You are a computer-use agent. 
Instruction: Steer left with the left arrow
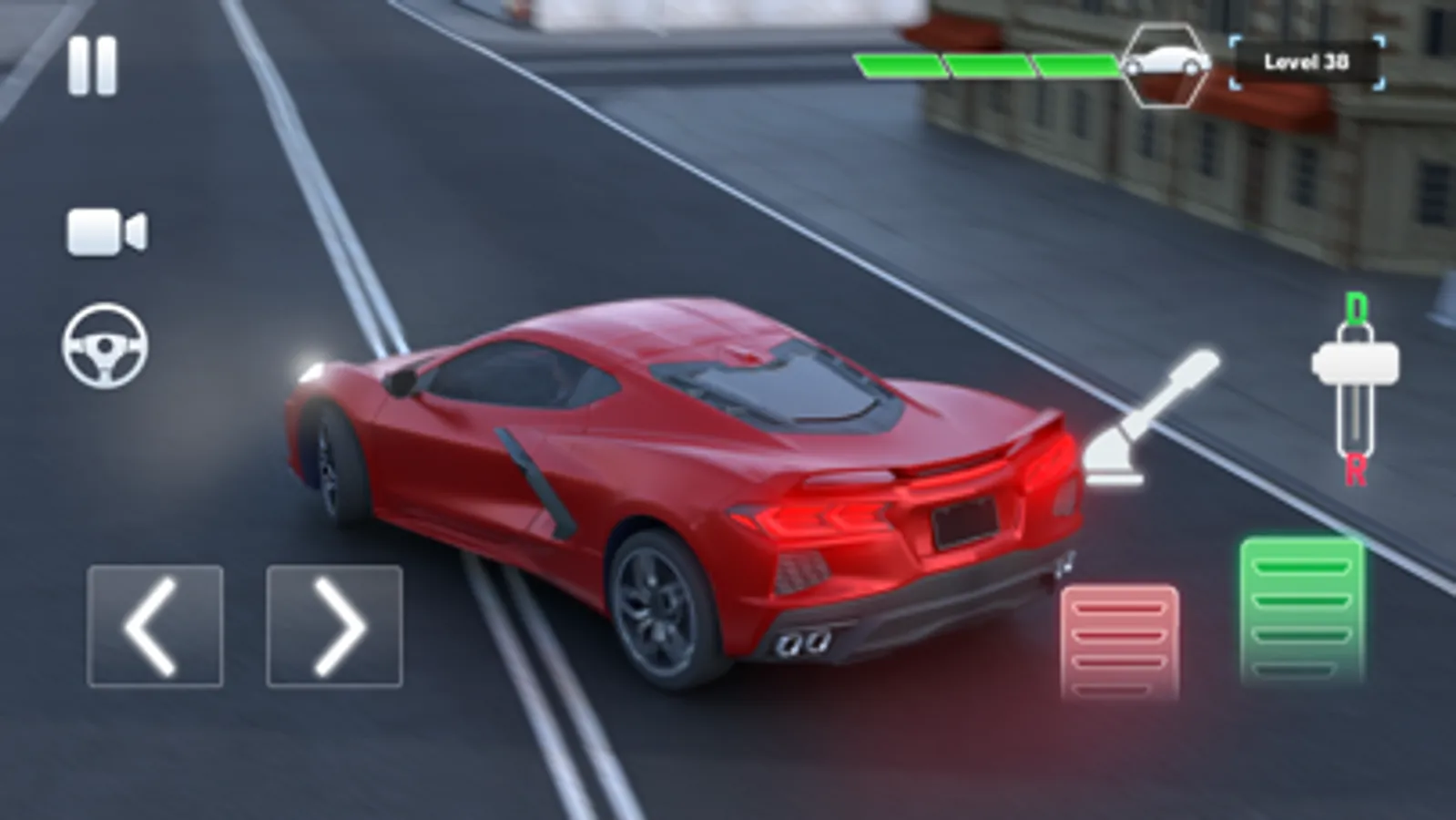(x=156, y=625)
